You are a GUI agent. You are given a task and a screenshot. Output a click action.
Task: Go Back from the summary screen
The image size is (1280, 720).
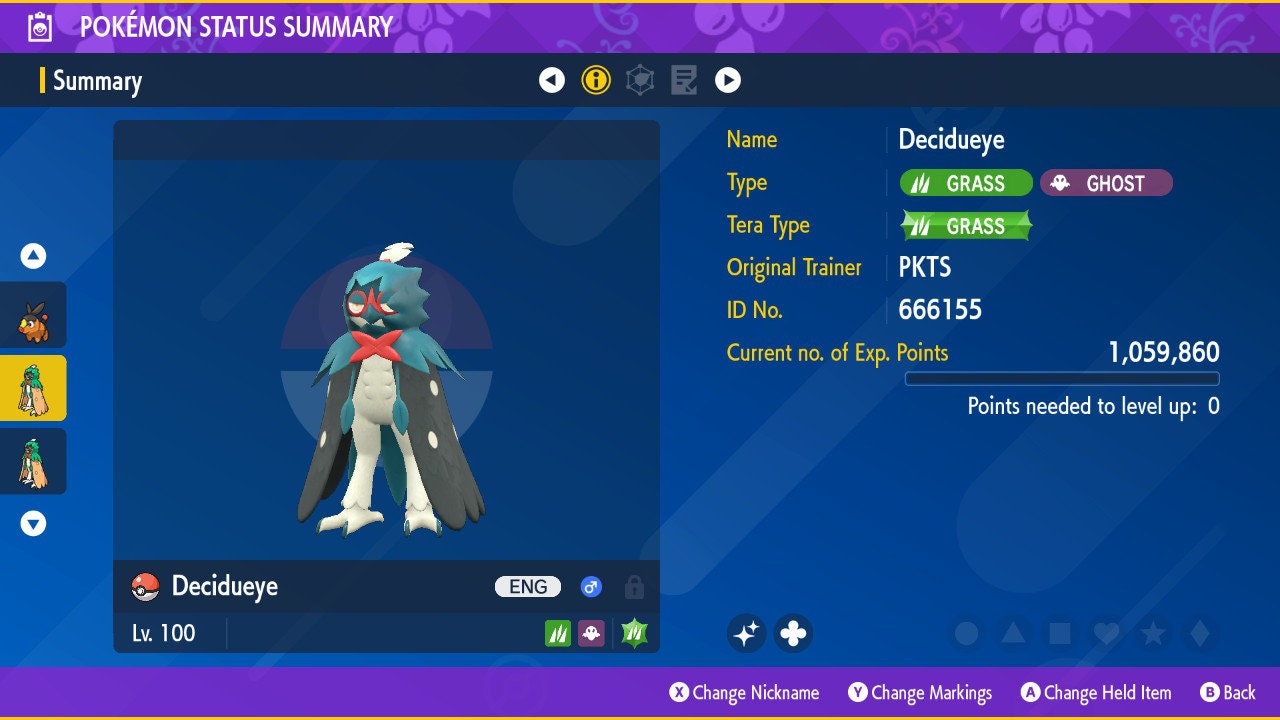(1228, 693)
